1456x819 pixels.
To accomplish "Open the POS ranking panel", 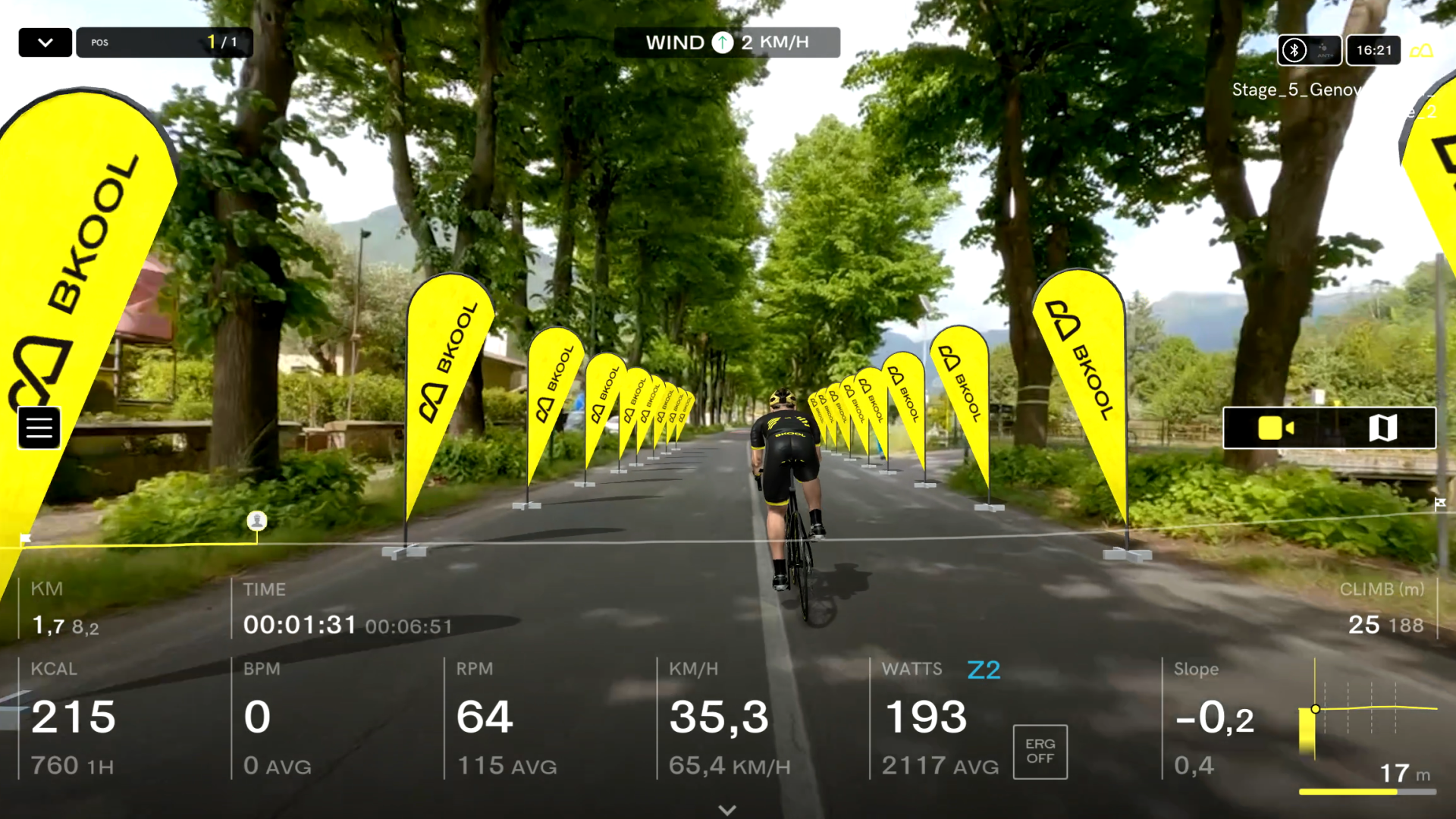I will click(x=164, y=42).
